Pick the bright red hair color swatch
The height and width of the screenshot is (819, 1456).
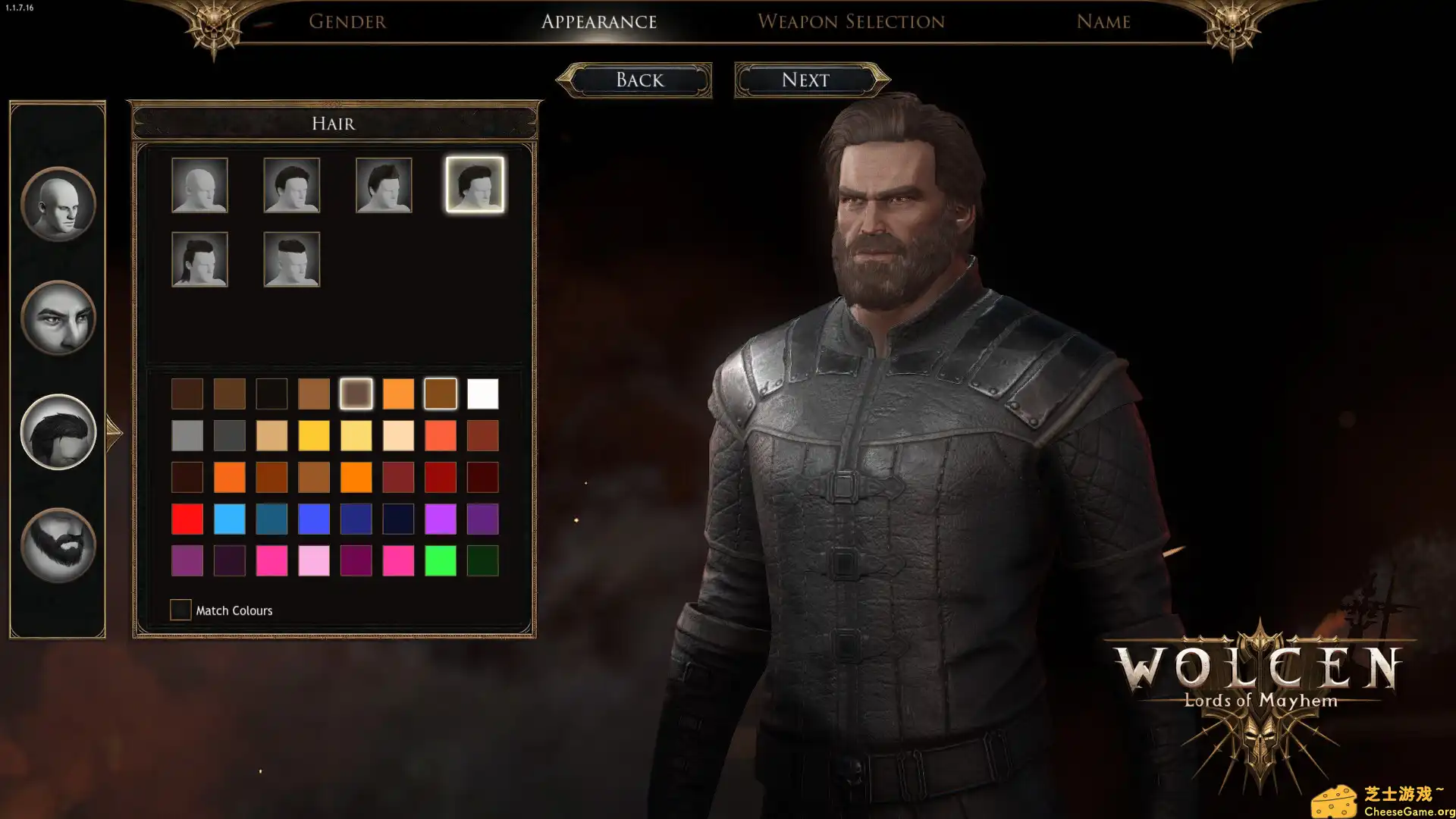(x=187, y=519)
